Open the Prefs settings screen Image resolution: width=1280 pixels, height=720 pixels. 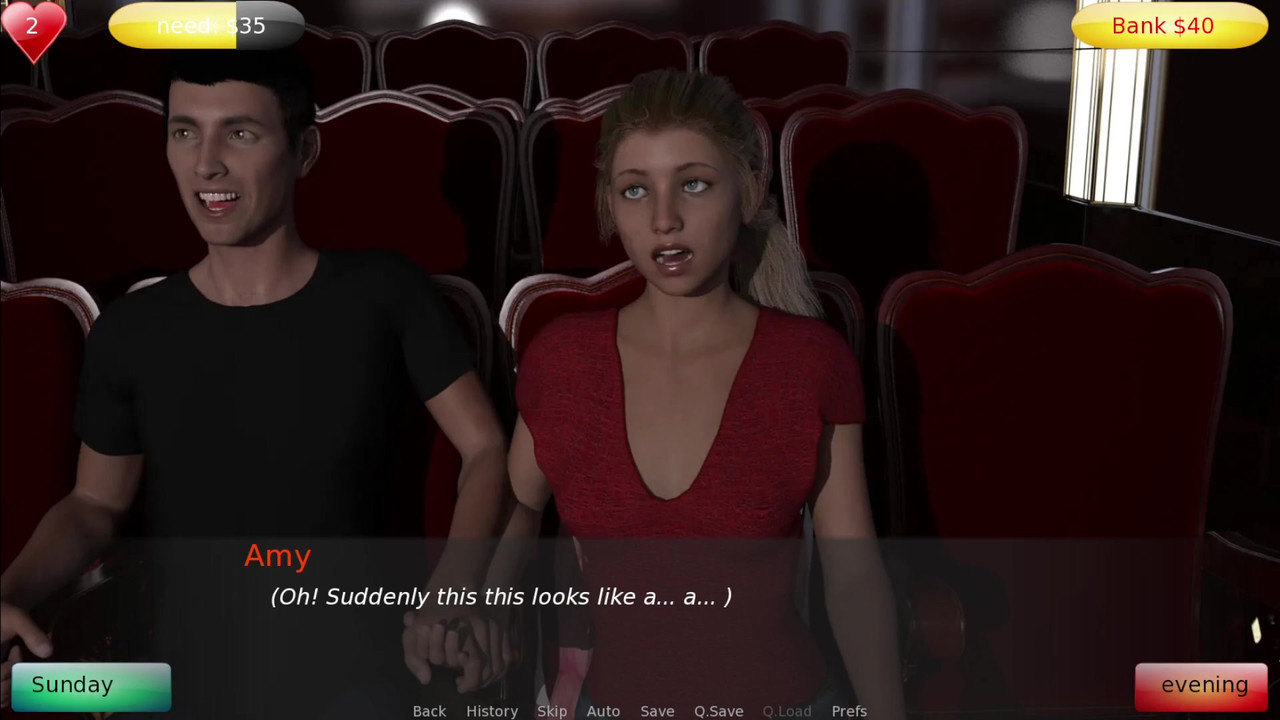[849, 711]
